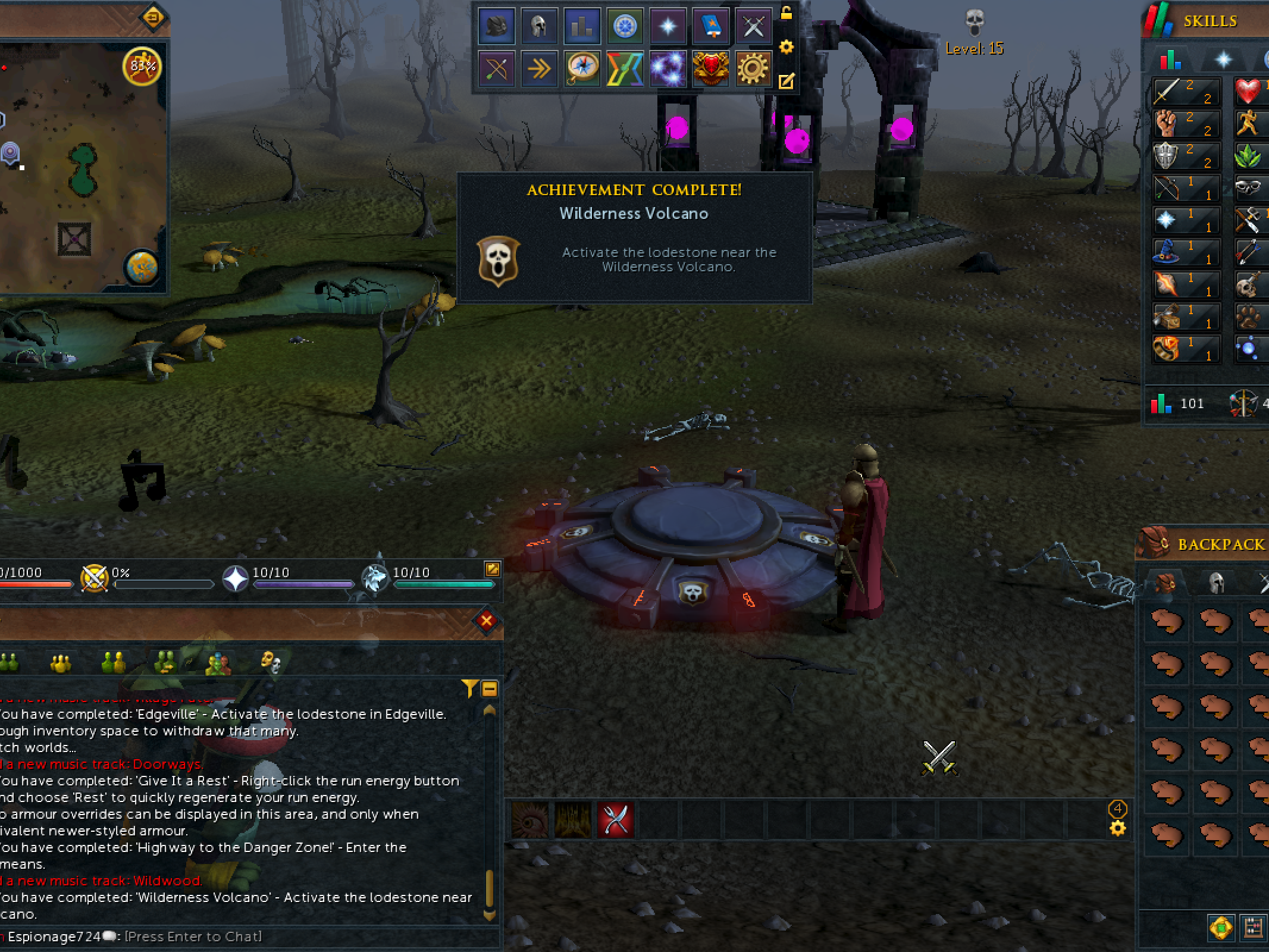The height and width of the screenshot is (952, 1269).
Task: Open the price checker abacus button
Action: click(1253, 928)
